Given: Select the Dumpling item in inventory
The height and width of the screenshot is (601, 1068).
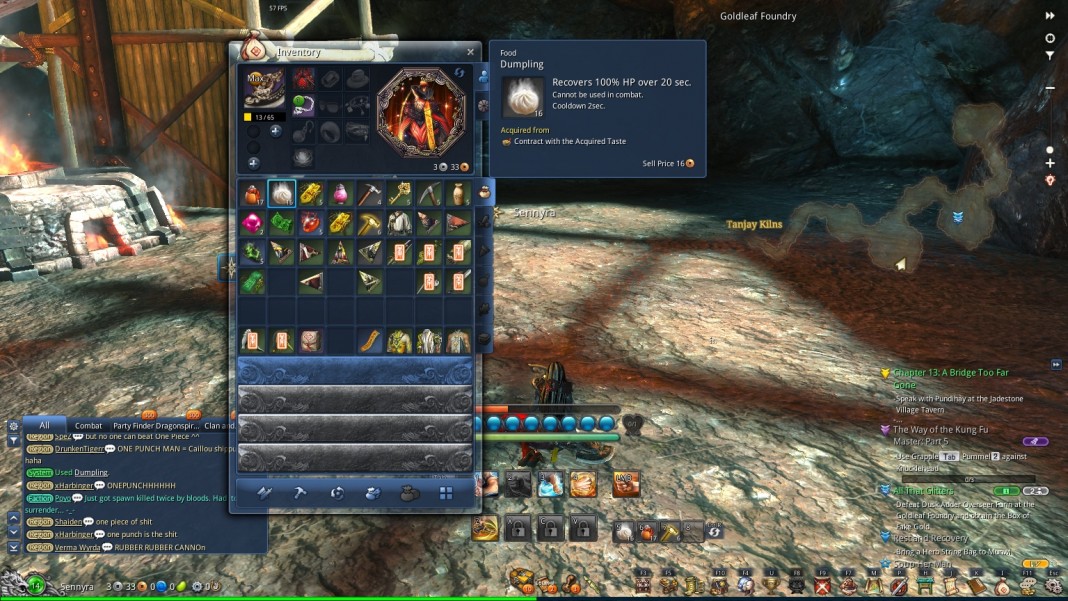Looking at the screenshot, I should 282,193.
